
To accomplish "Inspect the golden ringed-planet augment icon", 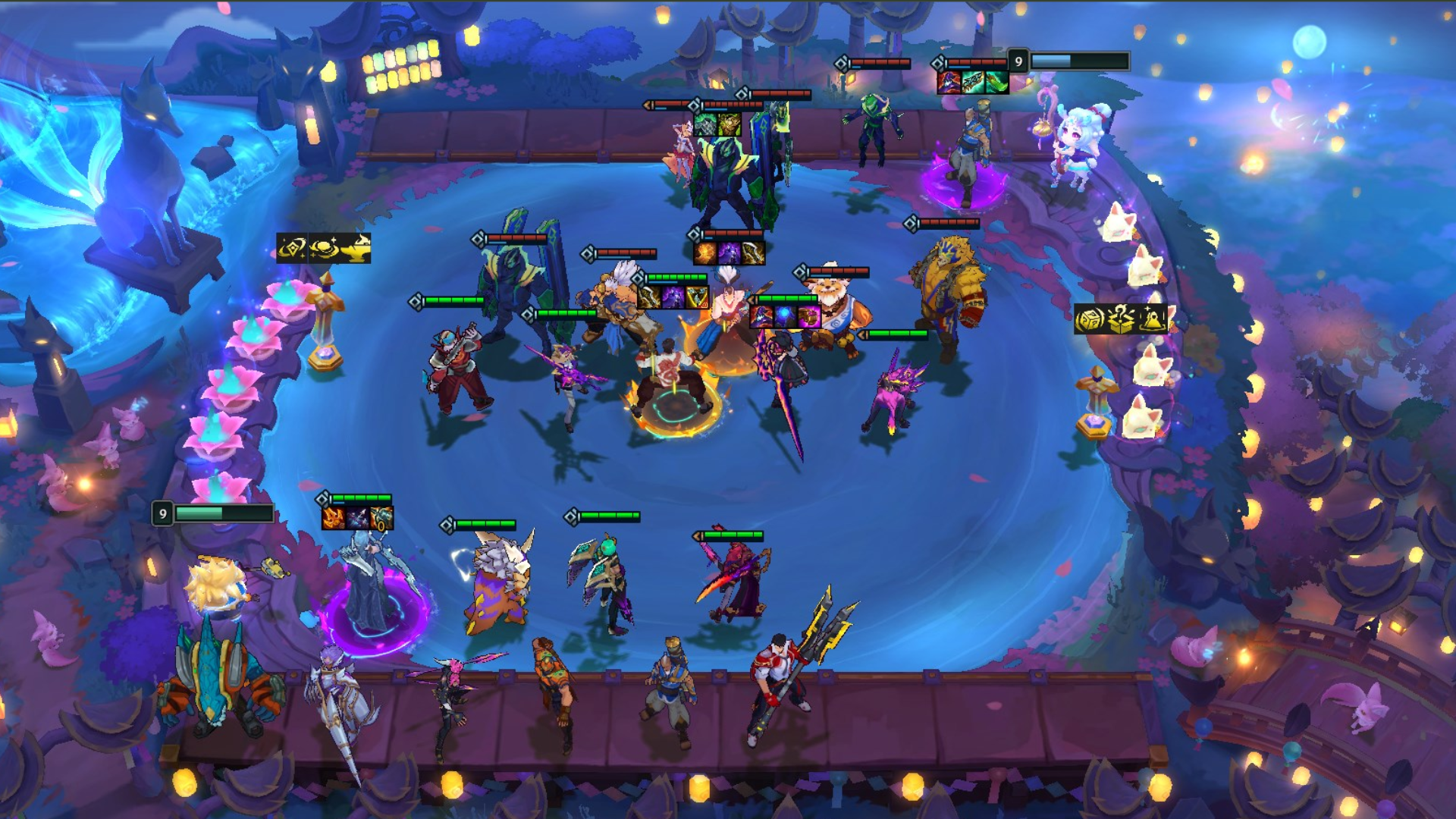I will click(325, 248).
